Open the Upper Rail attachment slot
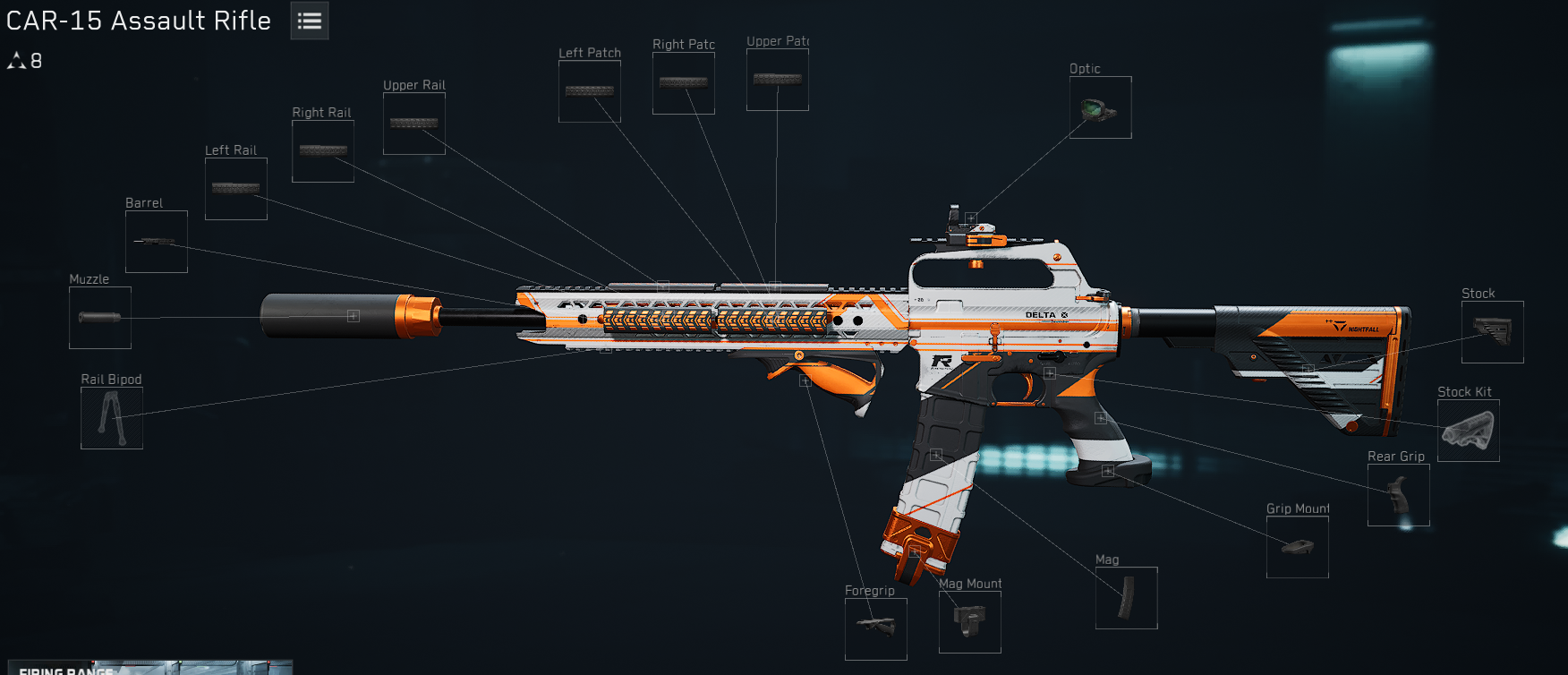The width and height of the screenshot is (1568, 675). [x=413, y=122]
